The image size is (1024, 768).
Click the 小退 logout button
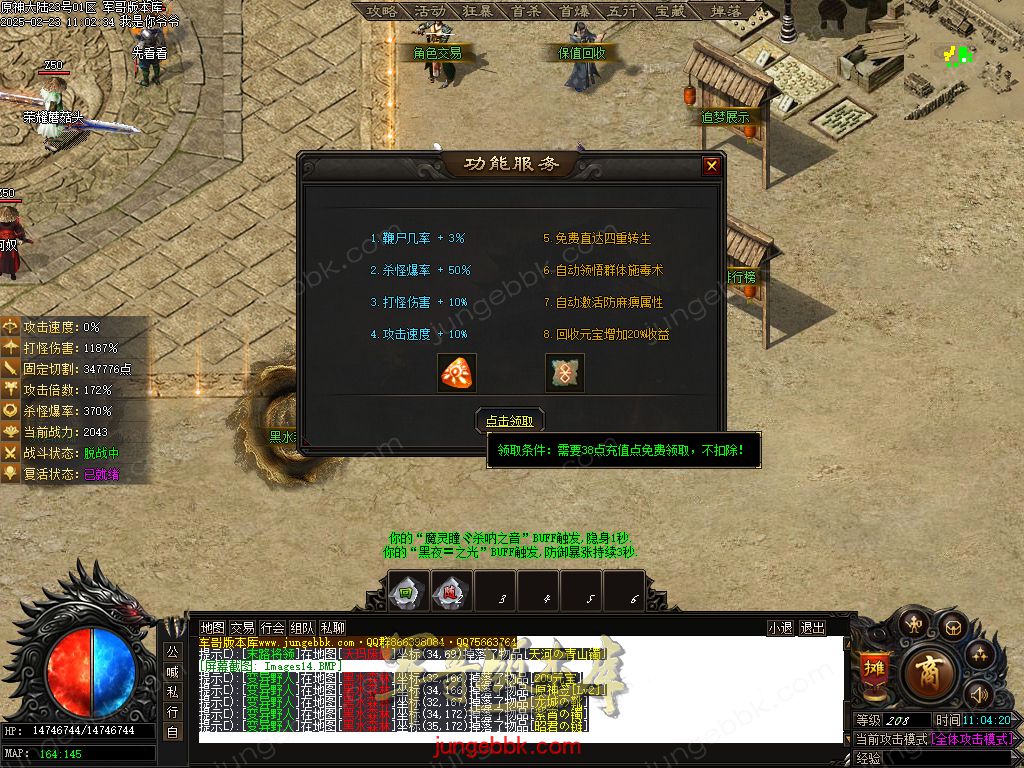coord(780,628)
